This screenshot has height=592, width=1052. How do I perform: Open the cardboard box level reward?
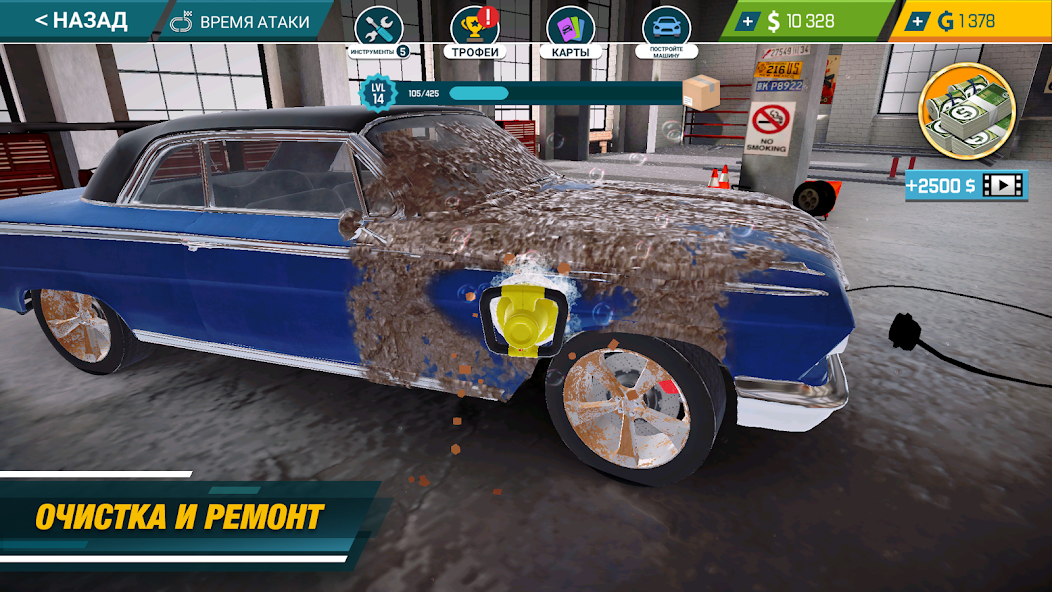click(701, 92)
